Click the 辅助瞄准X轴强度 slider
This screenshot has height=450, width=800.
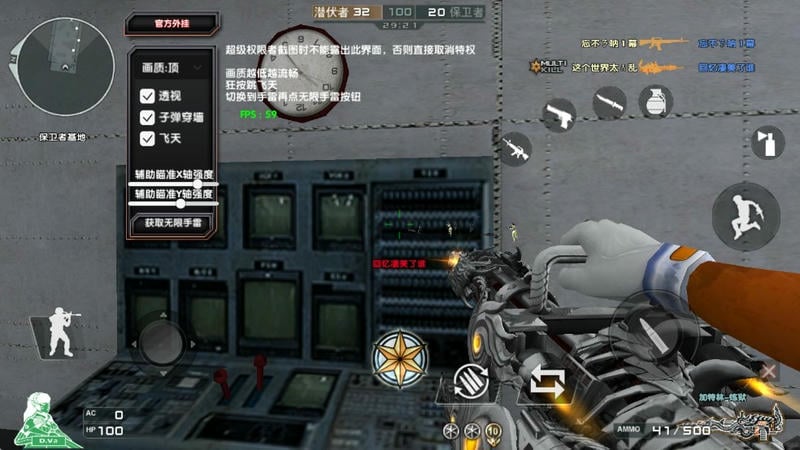click(173, 184)
